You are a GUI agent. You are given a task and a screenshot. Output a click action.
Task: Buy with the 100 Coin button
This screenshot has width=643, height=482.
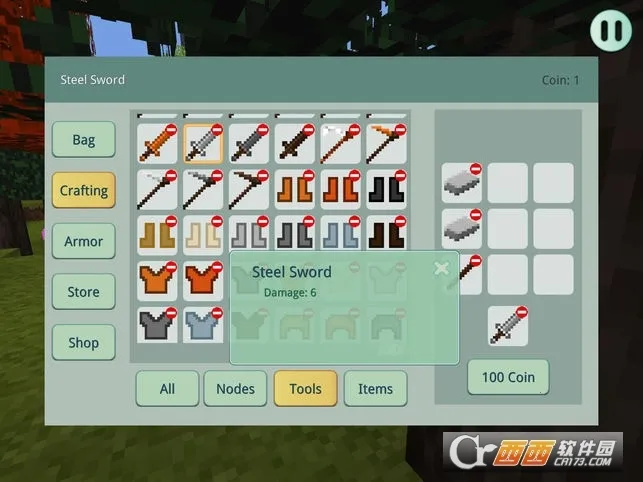(508, 377)
